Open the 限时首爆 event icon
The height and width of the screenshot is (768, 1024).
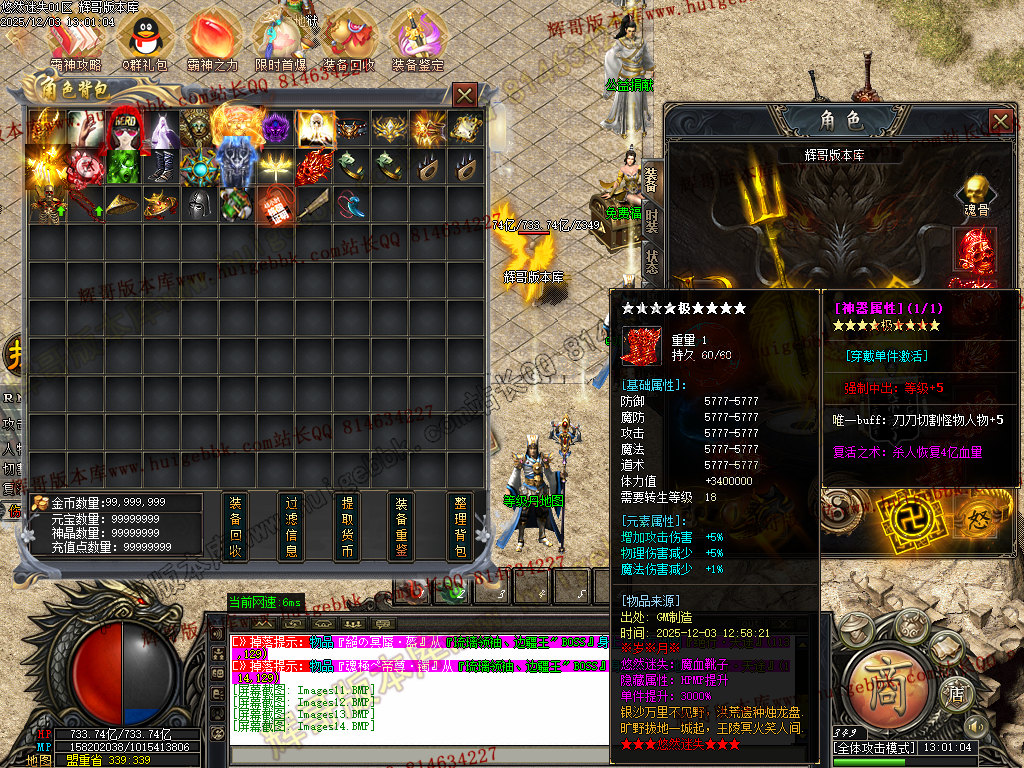pos(280,38)
